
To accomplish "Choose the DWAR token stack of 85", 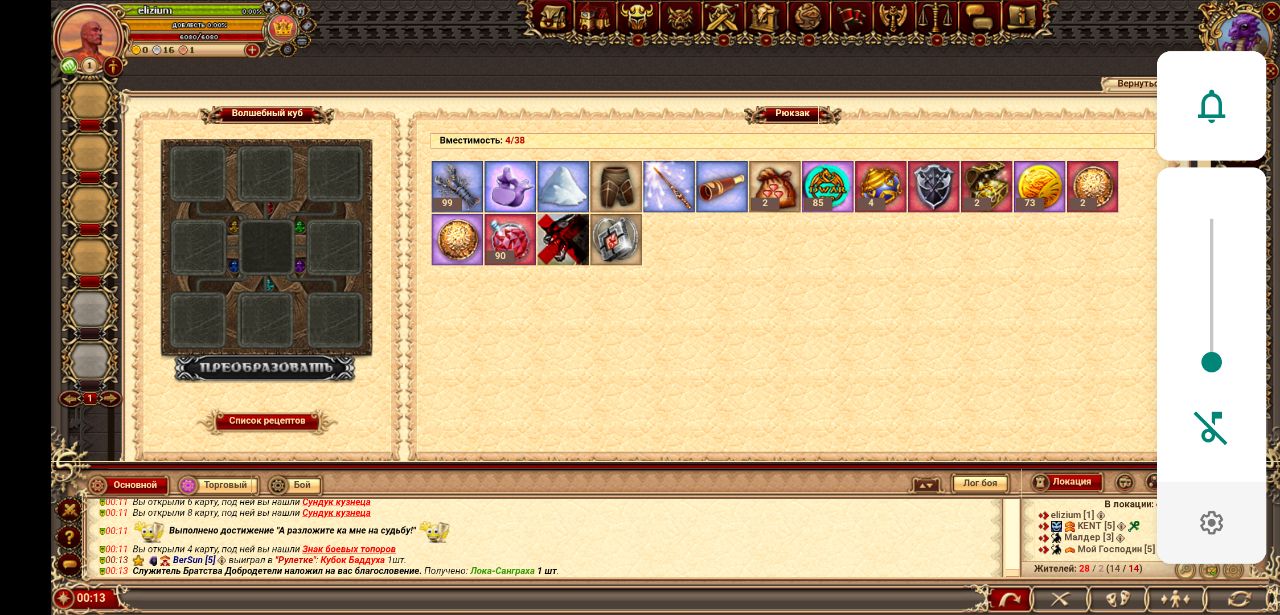I will click(828, 187).
